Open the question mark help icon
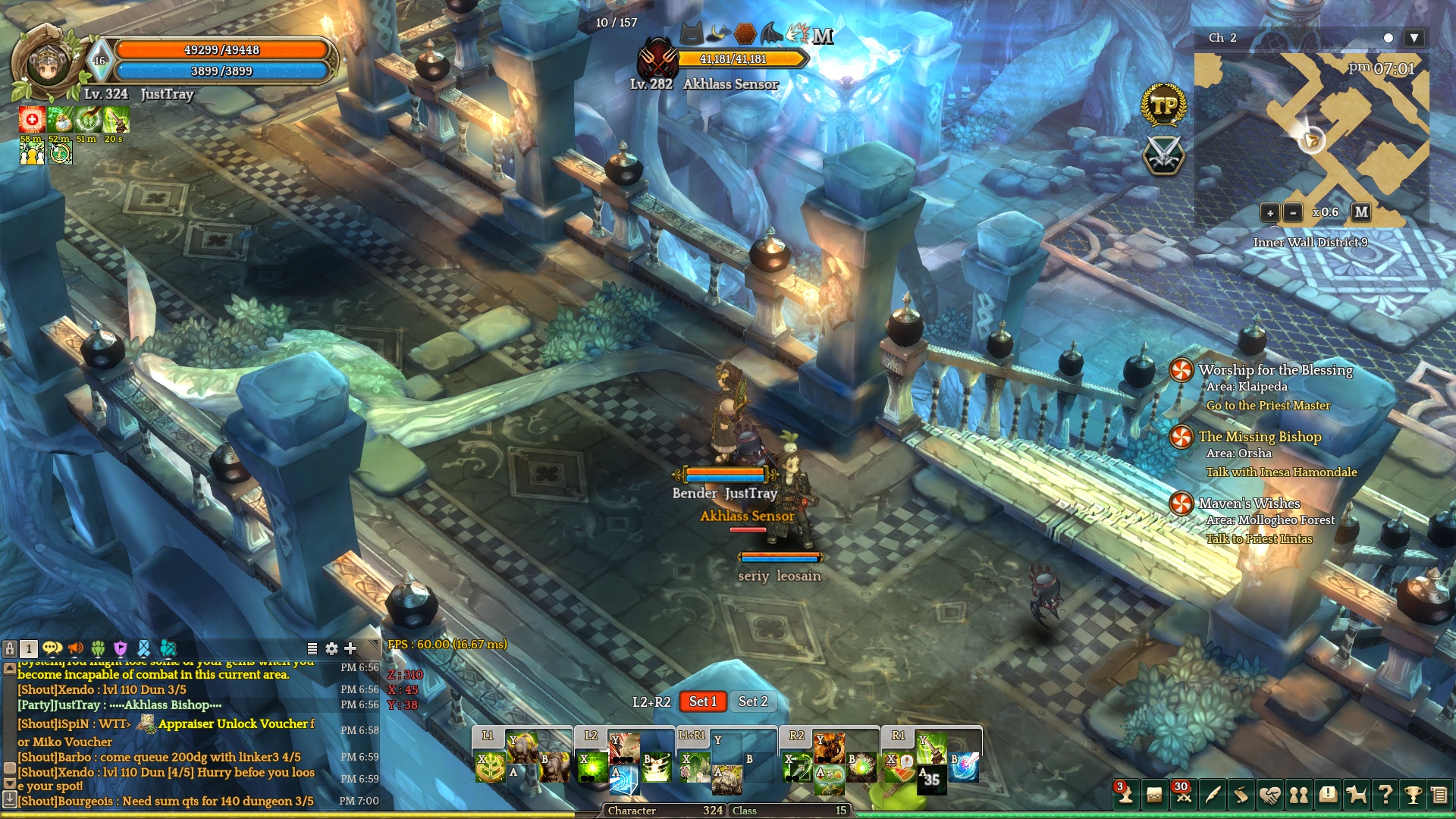Viewport: 1456px width, 819px height. (1385, 795)
